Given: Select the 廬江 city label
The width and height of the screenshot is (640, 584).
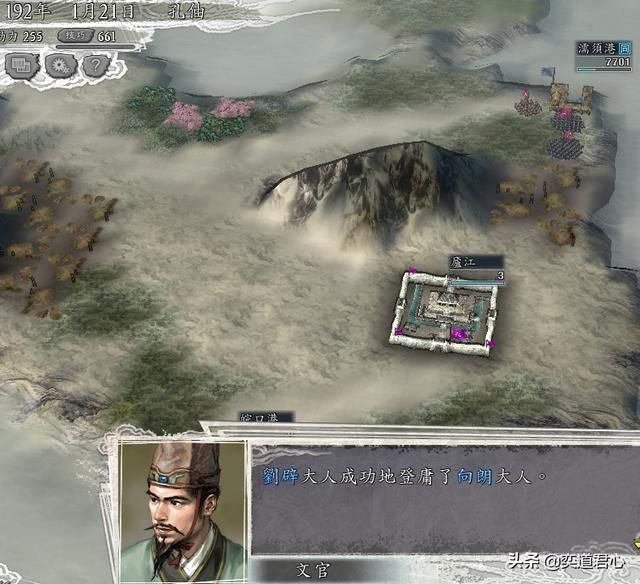Looking at the screenshot, I should (464, 261).
